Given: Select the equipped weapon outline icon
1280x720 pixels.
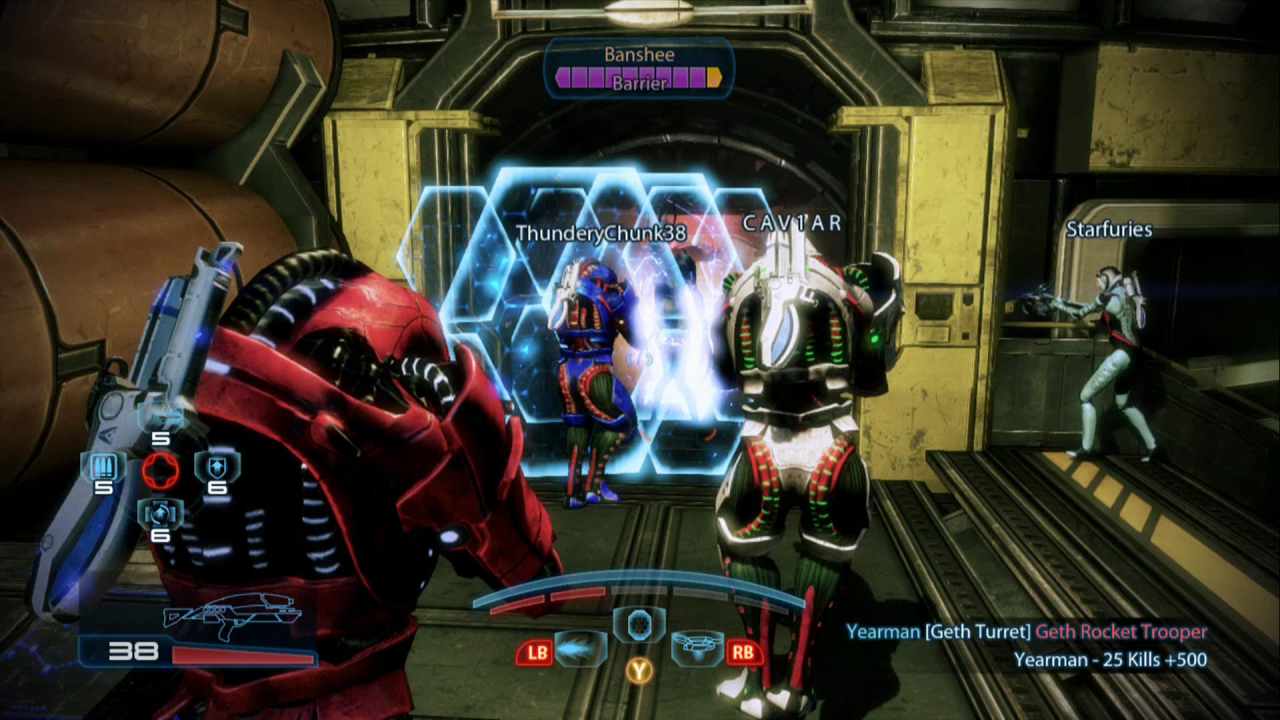Looking at the screenshot, I should 232,616.
